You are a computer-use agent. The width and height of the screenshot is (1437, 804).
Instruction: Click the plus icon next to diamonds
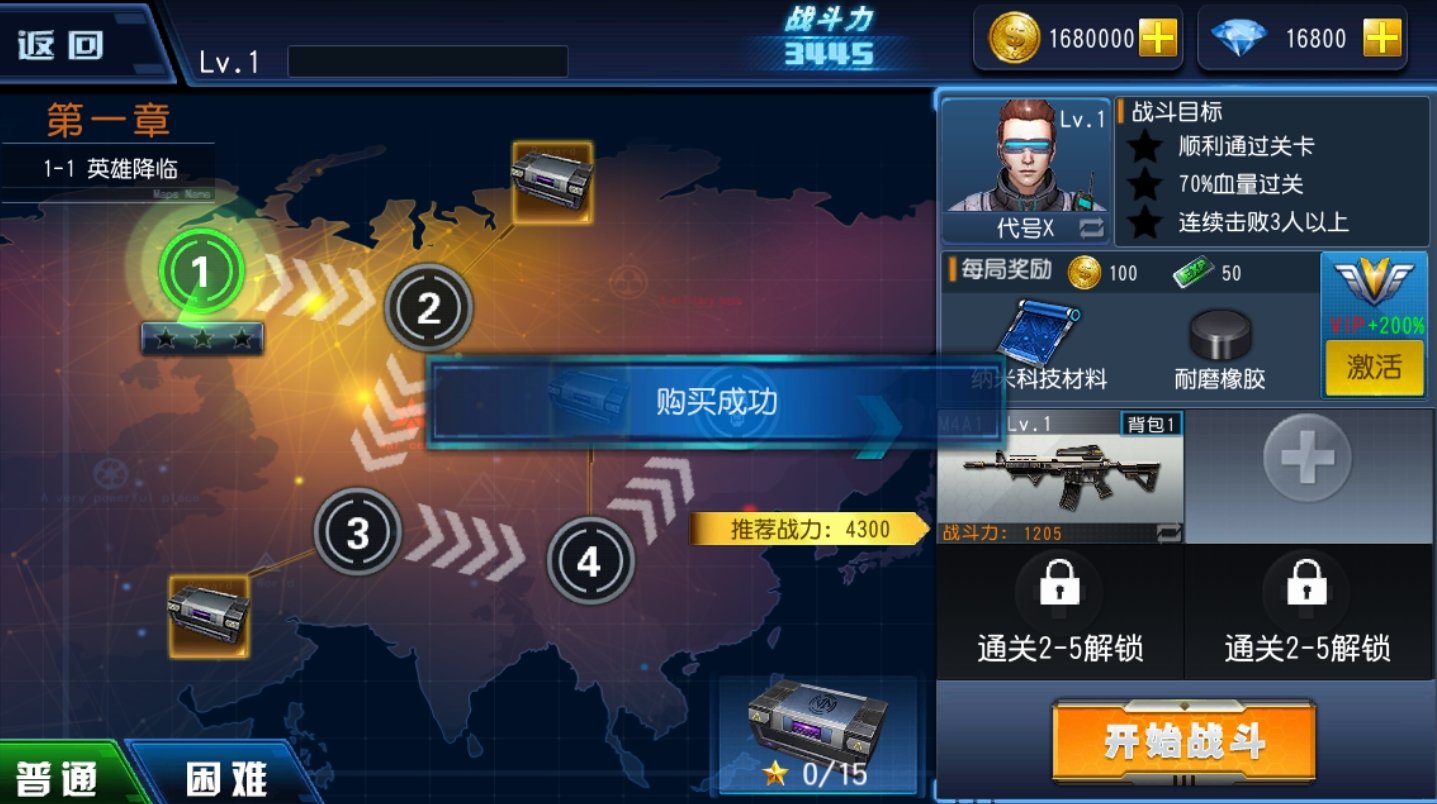(x=1383, y=39)
